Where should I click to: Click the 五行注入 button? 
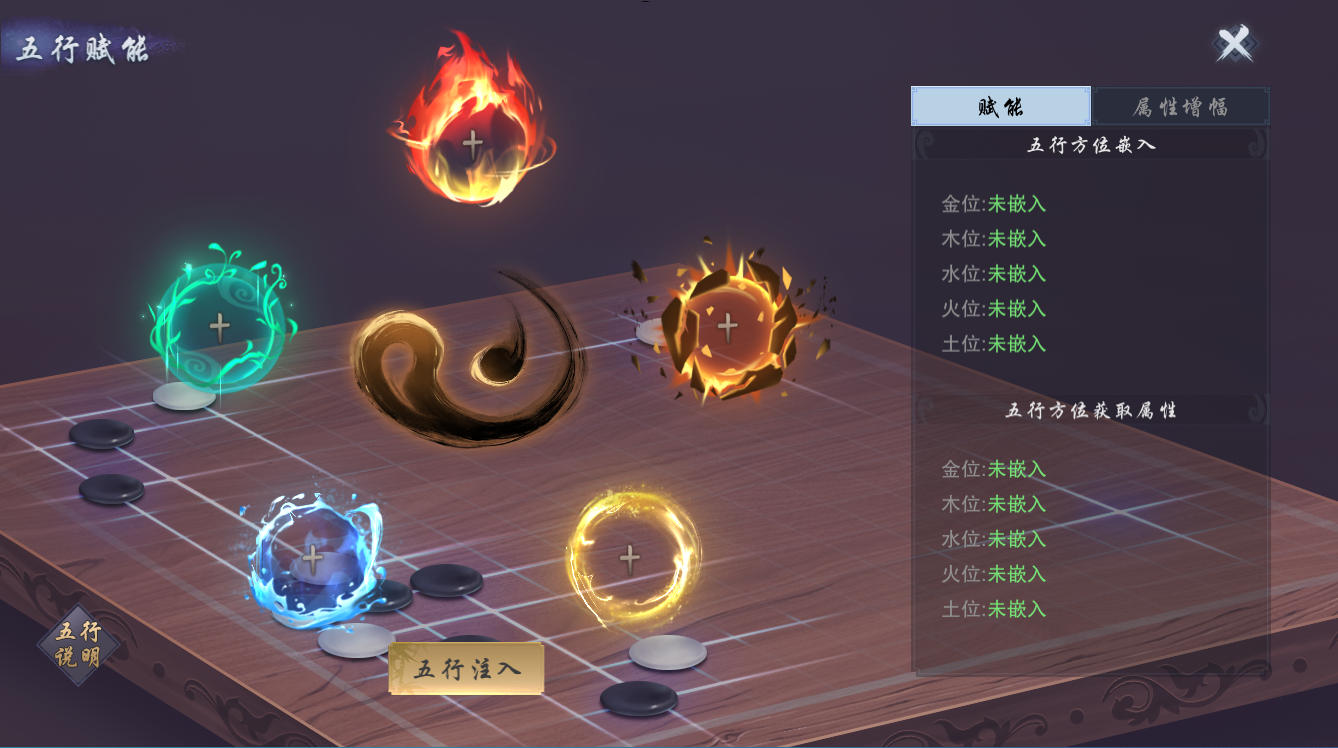click(467, 669)
